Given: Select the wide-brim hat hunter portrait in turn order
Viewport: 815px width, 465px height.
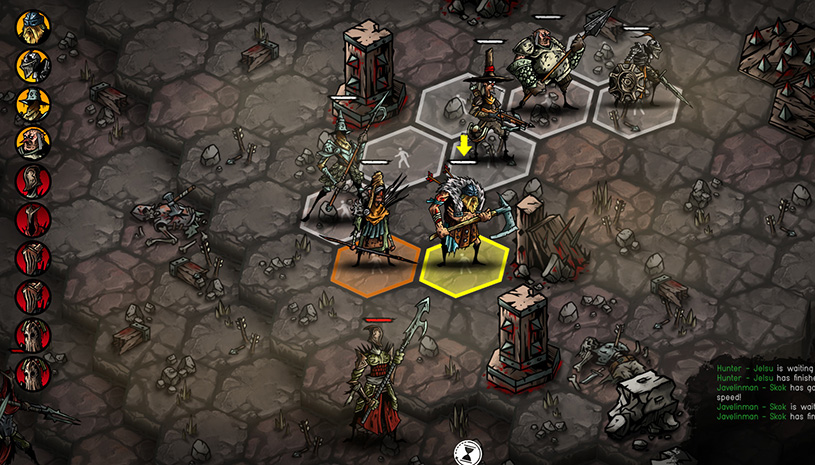Looking at the screenshot, I should [x=33, y=104].
